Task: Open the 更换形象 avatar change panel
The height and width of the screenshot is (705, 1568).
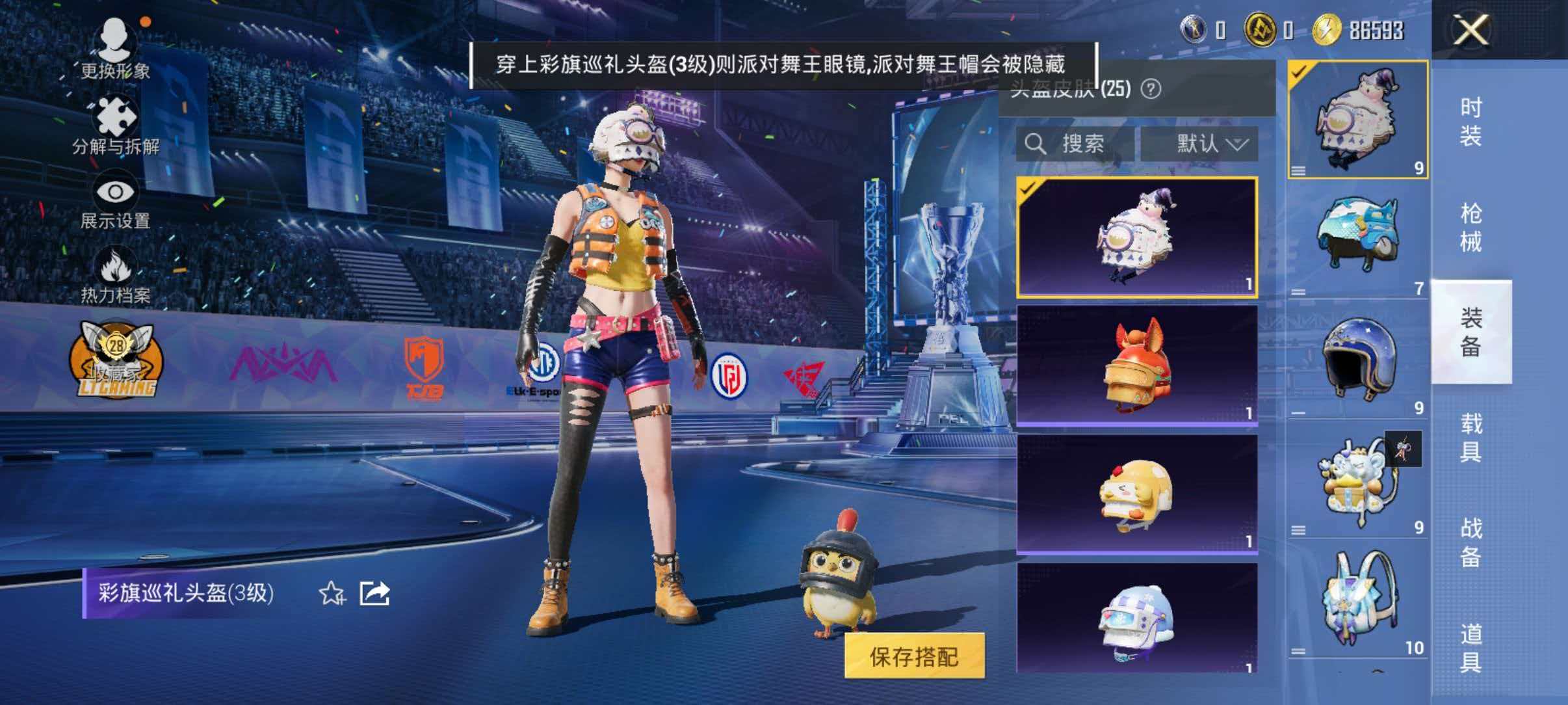Action: (x=116, y=49)
